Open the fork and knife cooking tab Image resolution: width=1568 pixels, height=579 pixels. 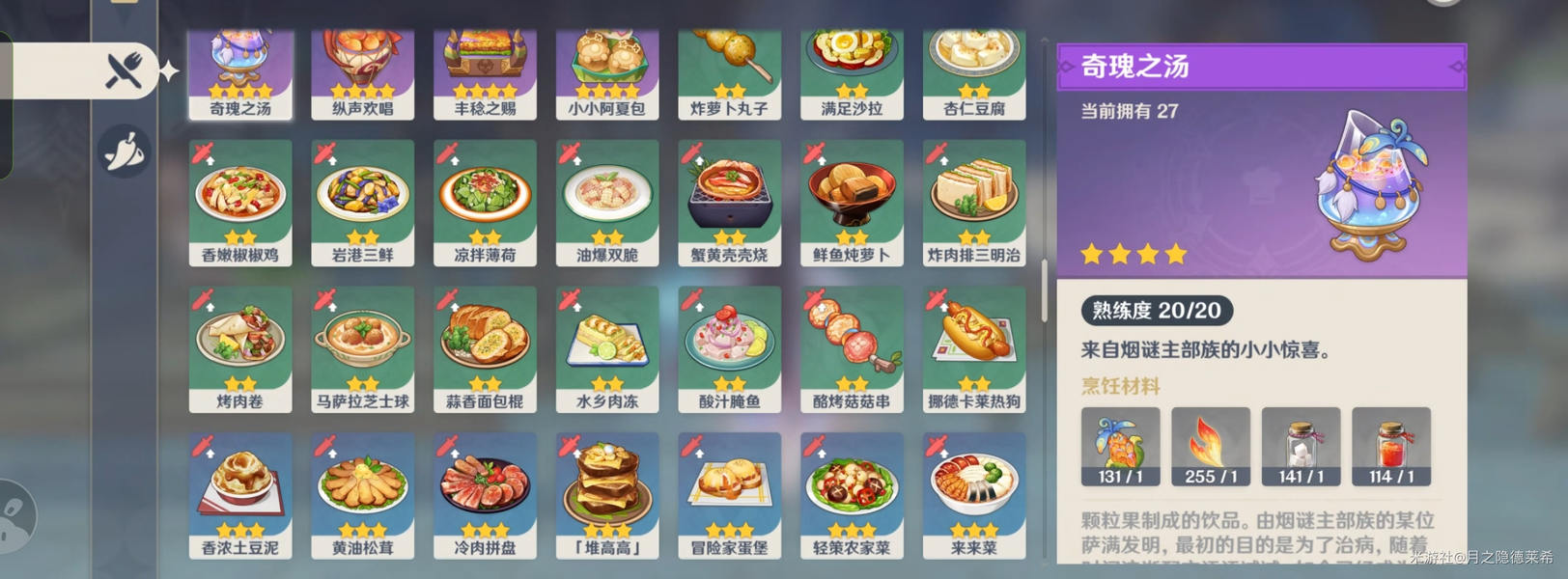126,70
